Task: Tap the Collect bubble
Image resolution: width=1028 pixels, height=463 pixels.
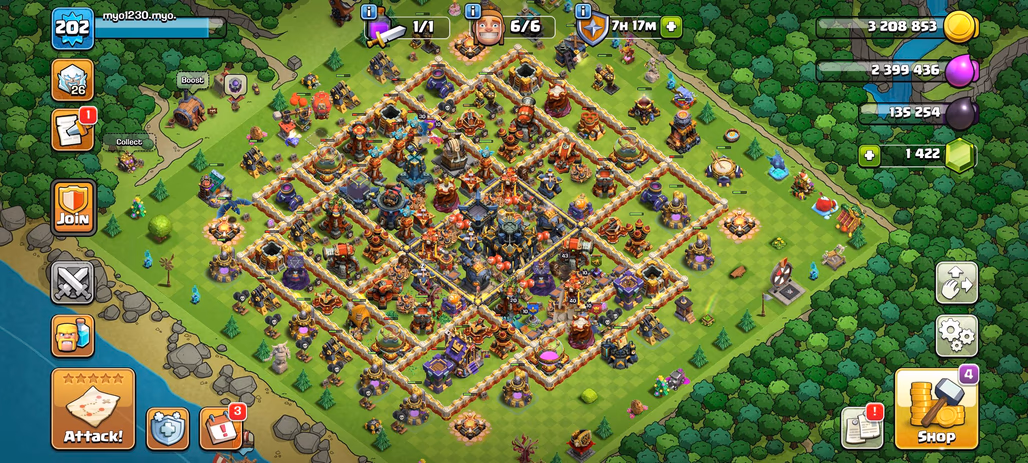Action: click(x=129, y=142)
